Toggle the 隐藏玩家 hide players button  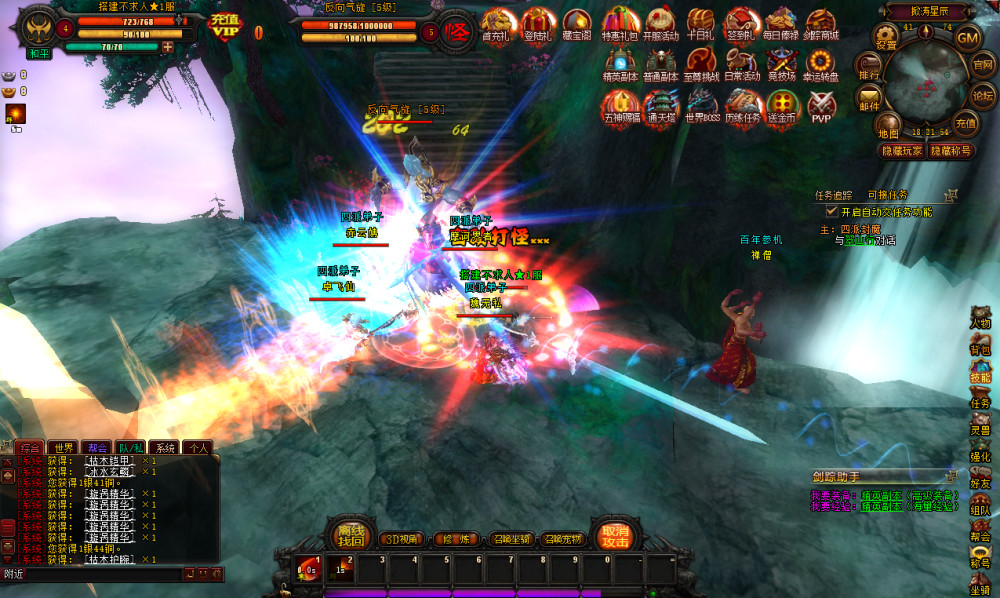coord(901,151)
